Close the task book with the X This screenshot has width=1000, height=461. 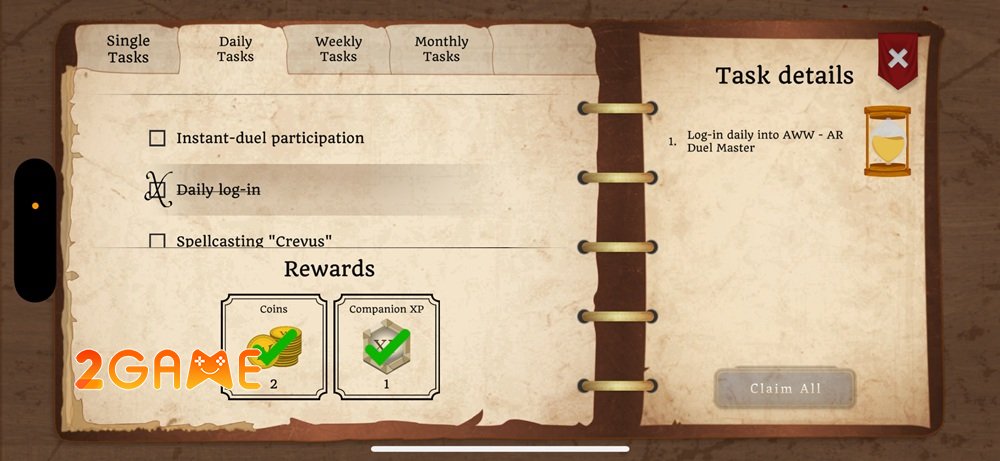(898, 58)
